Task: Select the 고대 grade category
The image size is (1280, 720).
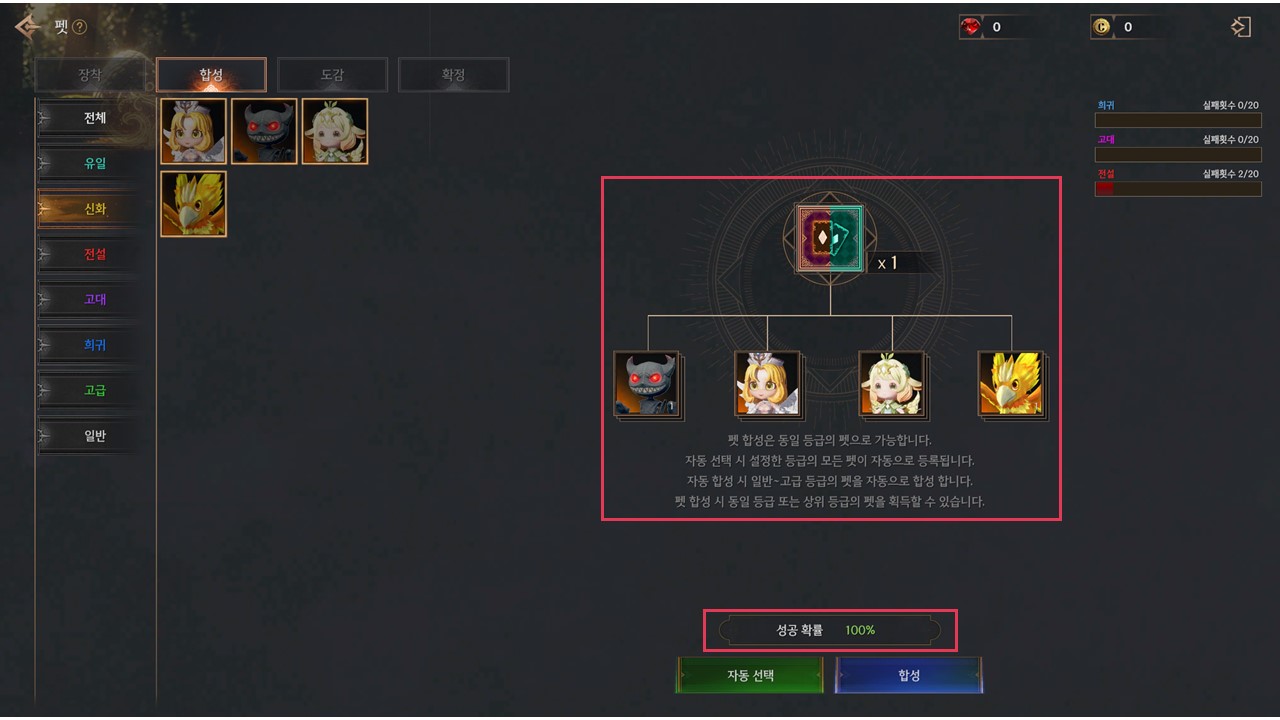Action: coord(94,299)
